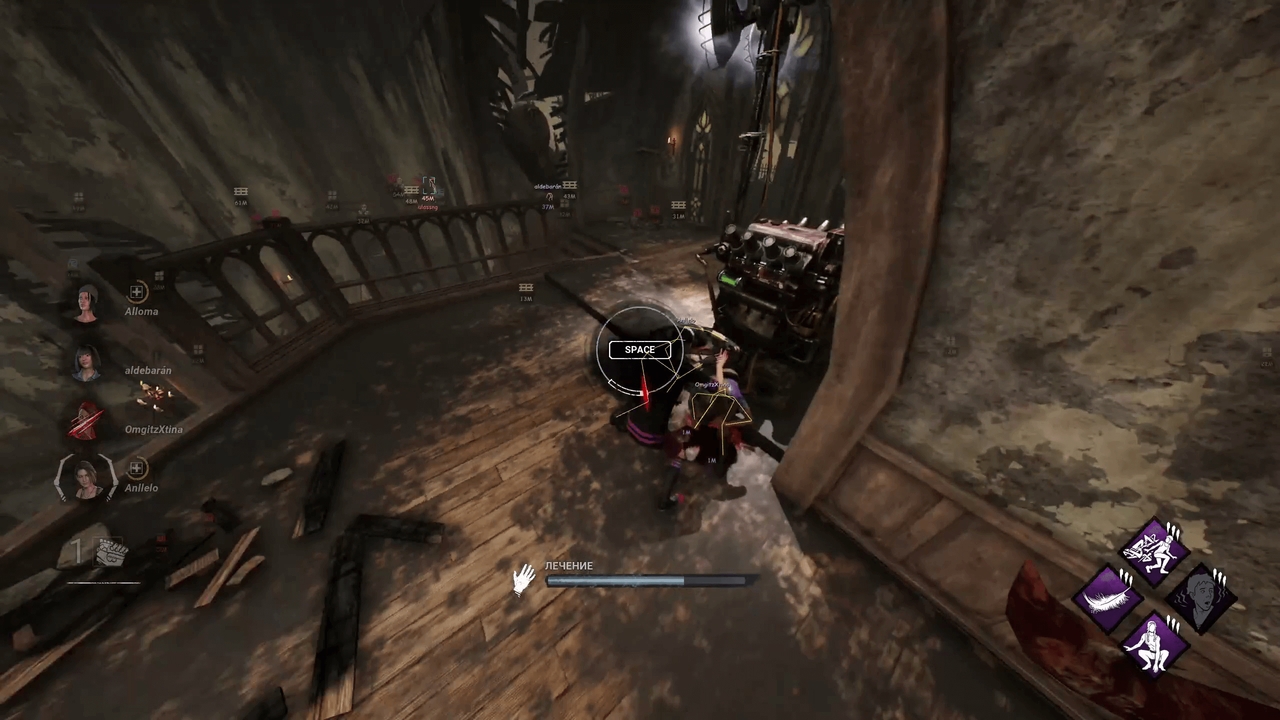Image resolution: width=1280 pixels, height=720 pixels.
Task: Select the top running-figure perk icon
Action: pos(1154,548)
